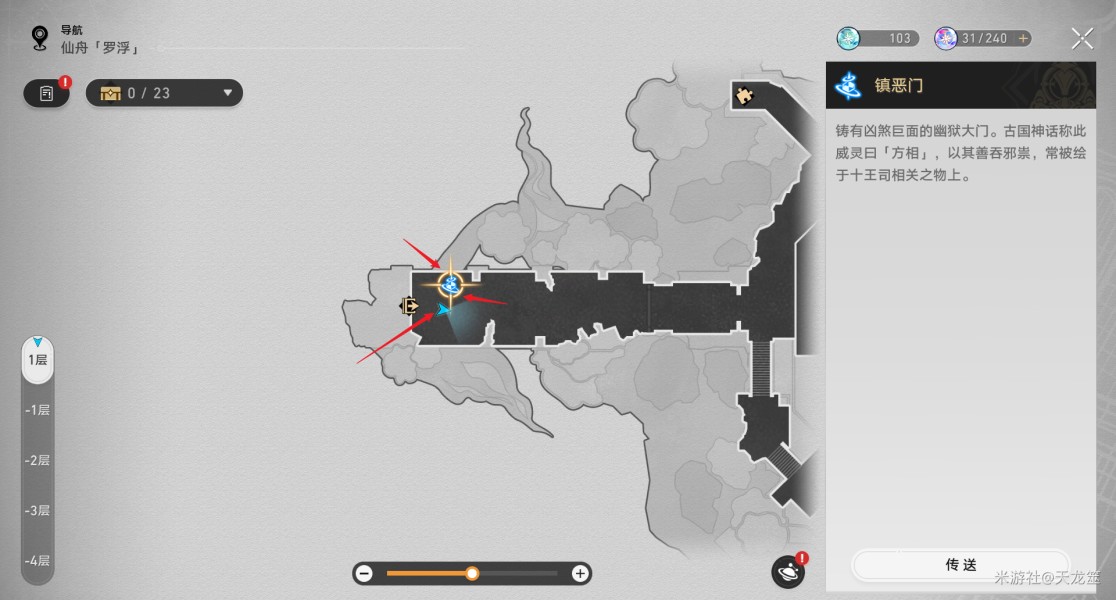Viewport: 1116px width, 600px height.
Task: Zoom out the map with minus button
Action: [364, 574]
